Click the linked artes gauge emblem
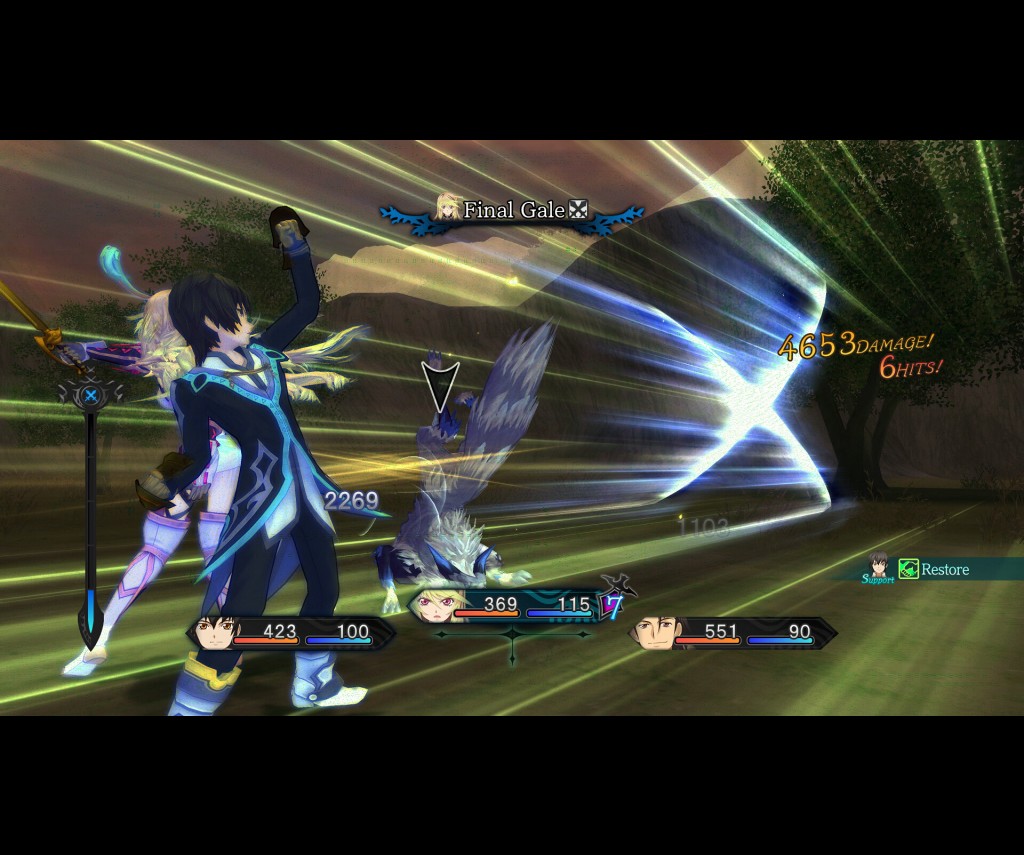 point(90,395)
